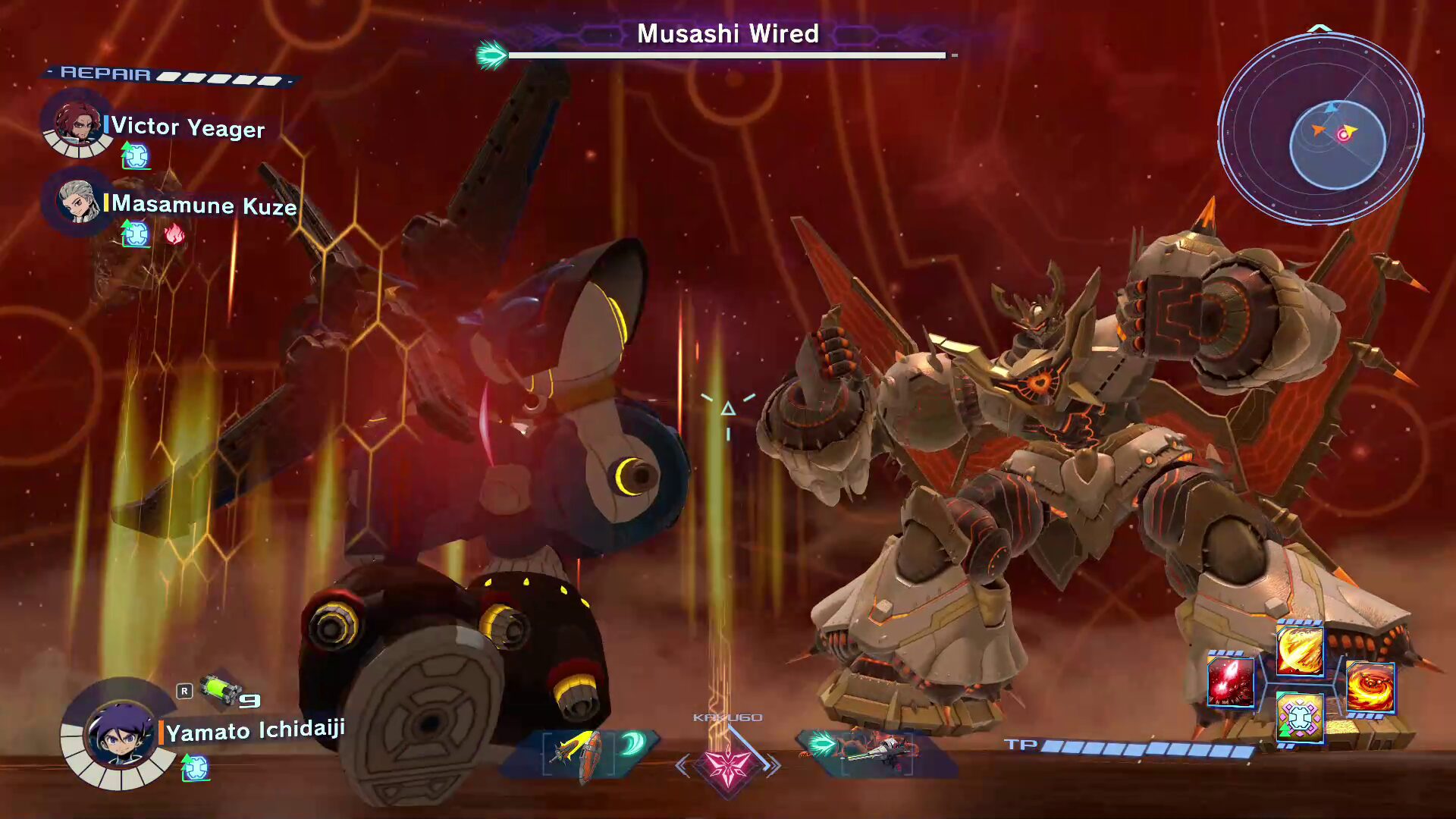Activate the pink Kakugo star emblem
The image size is (1456, 819).
727,764
